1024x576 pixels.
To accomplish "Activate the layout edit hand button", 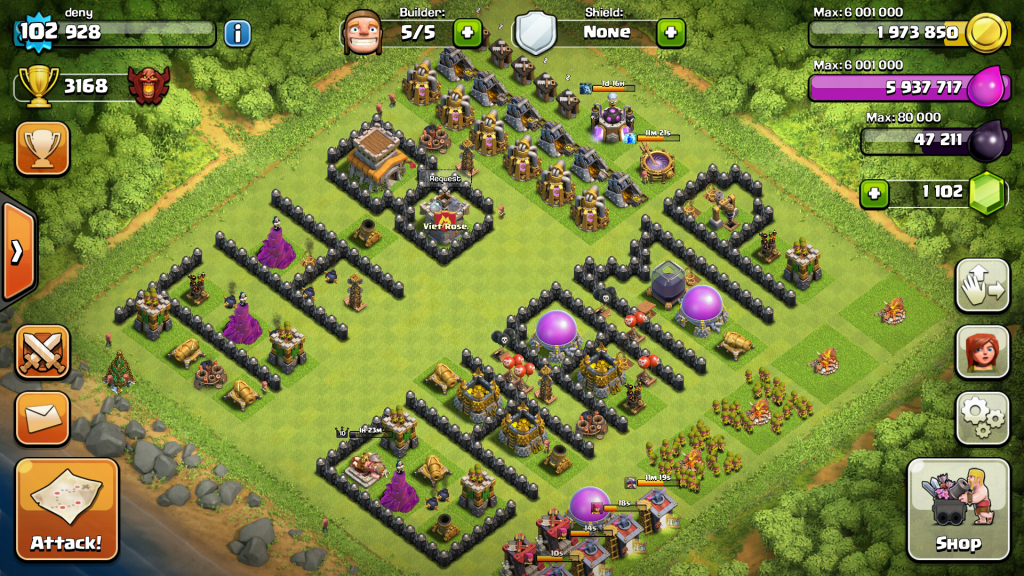I will [x=982, y=286].
